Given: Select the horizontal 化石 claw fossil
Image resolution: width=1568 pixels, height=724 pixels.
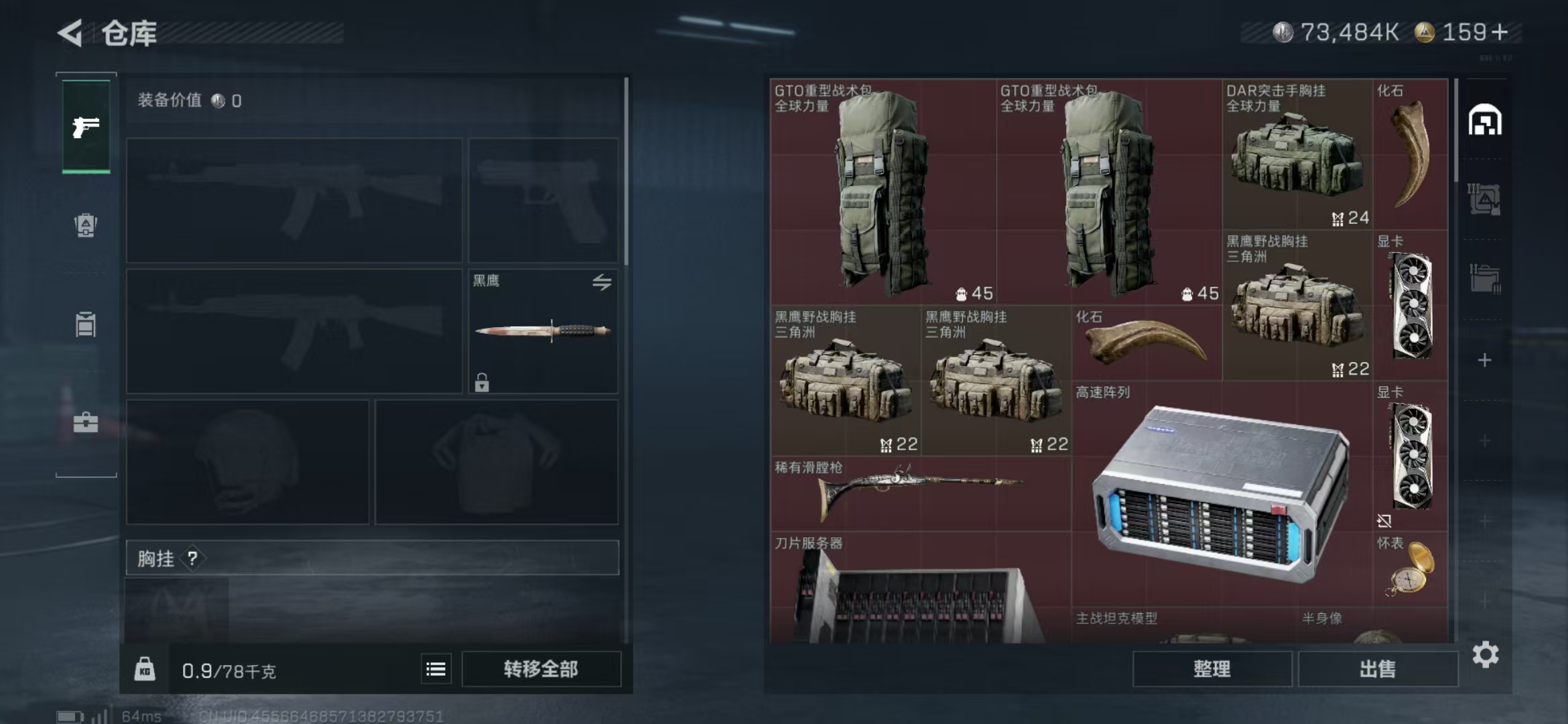Looking at the screenshot, I should (x=1146, y=343).
